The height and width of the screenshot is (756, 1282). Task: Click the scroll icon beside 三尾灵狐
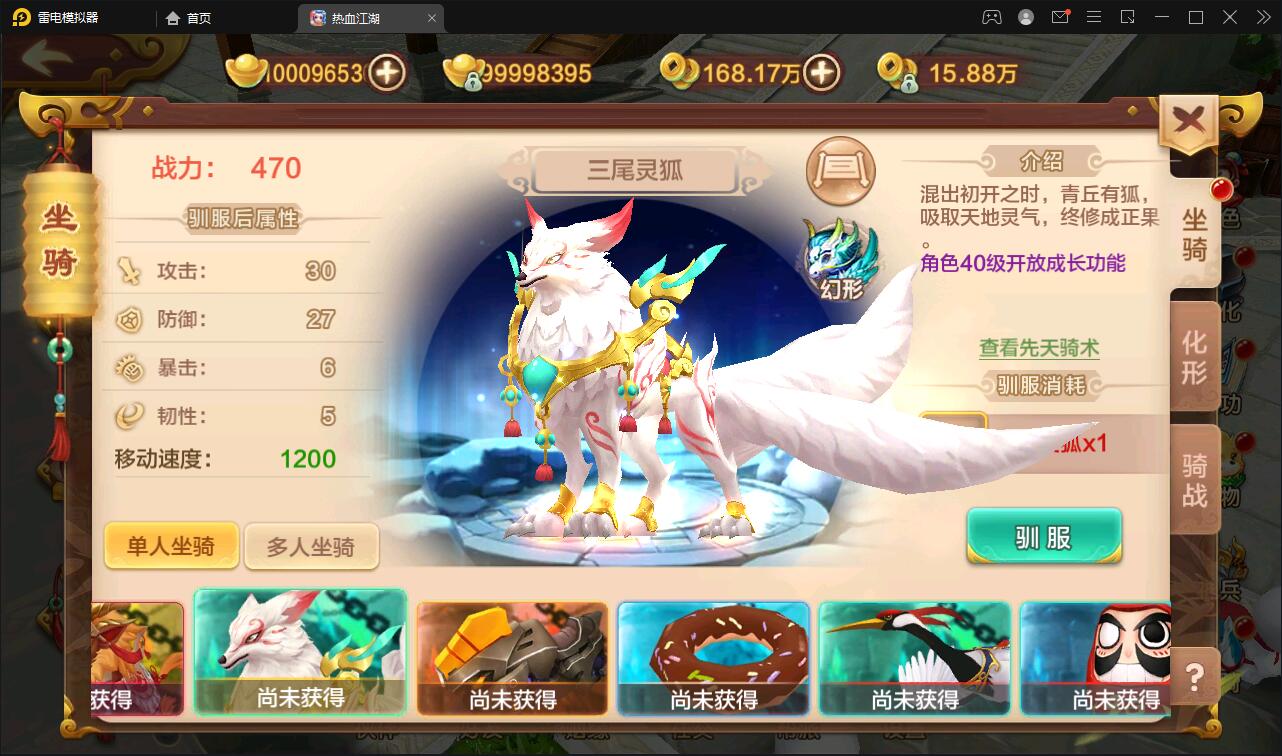tap(840, 171)
